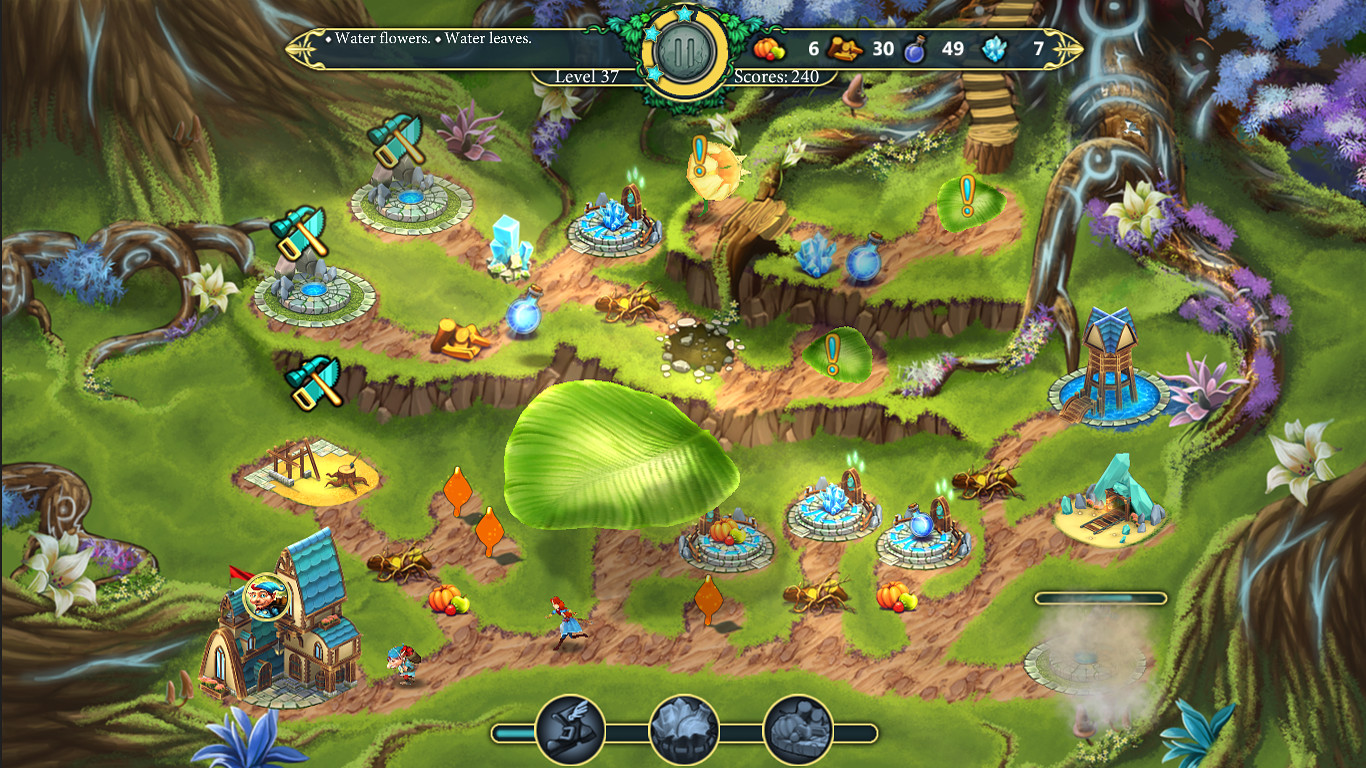The height and width of the screenshot is (768, 1366).
Task: Click the mana potion resource icon
Action: tap(912, 49)
